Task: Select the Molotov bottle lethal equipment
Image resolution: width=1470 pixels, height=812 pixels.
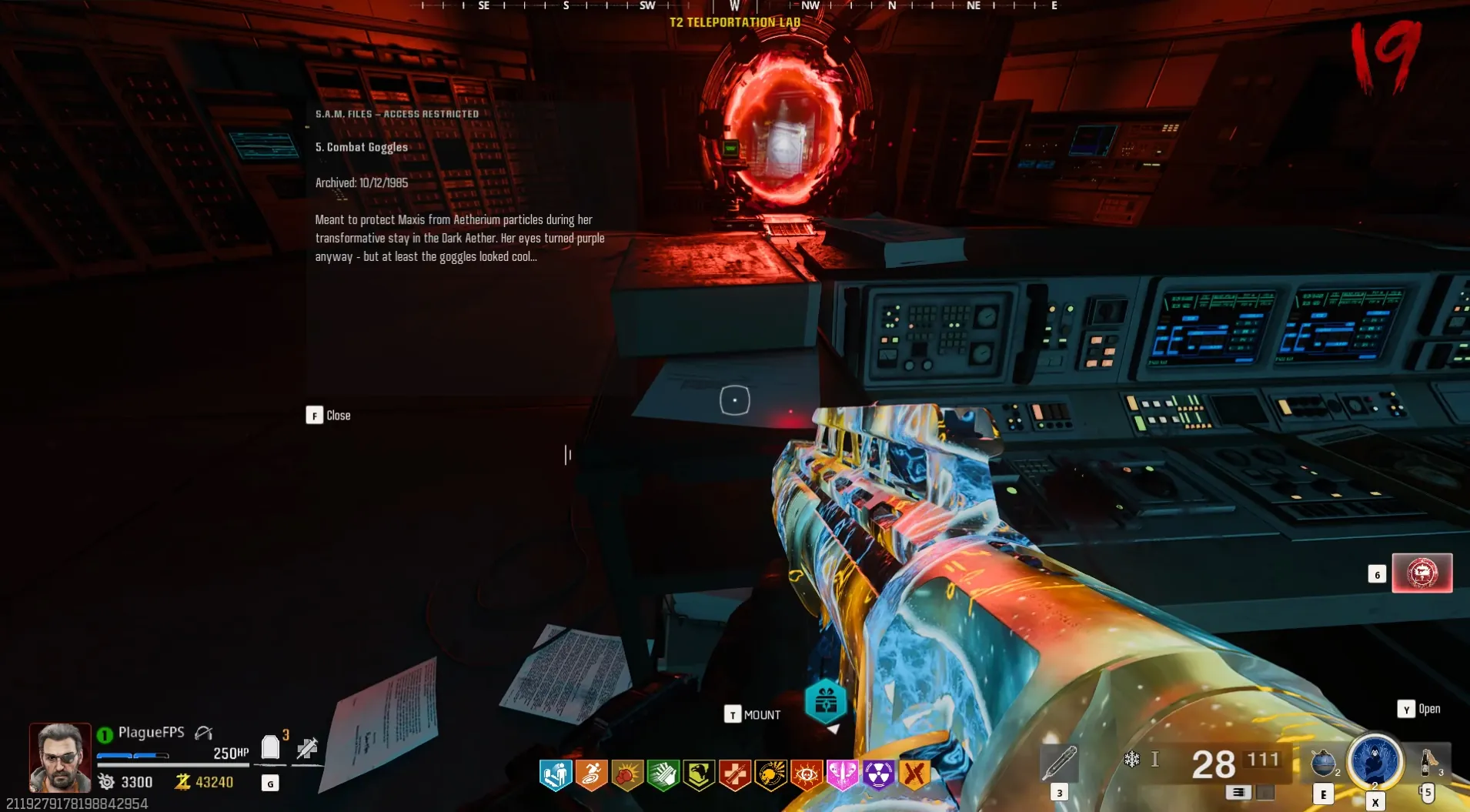Action: pyautogui.click(x=1428, y=762)
